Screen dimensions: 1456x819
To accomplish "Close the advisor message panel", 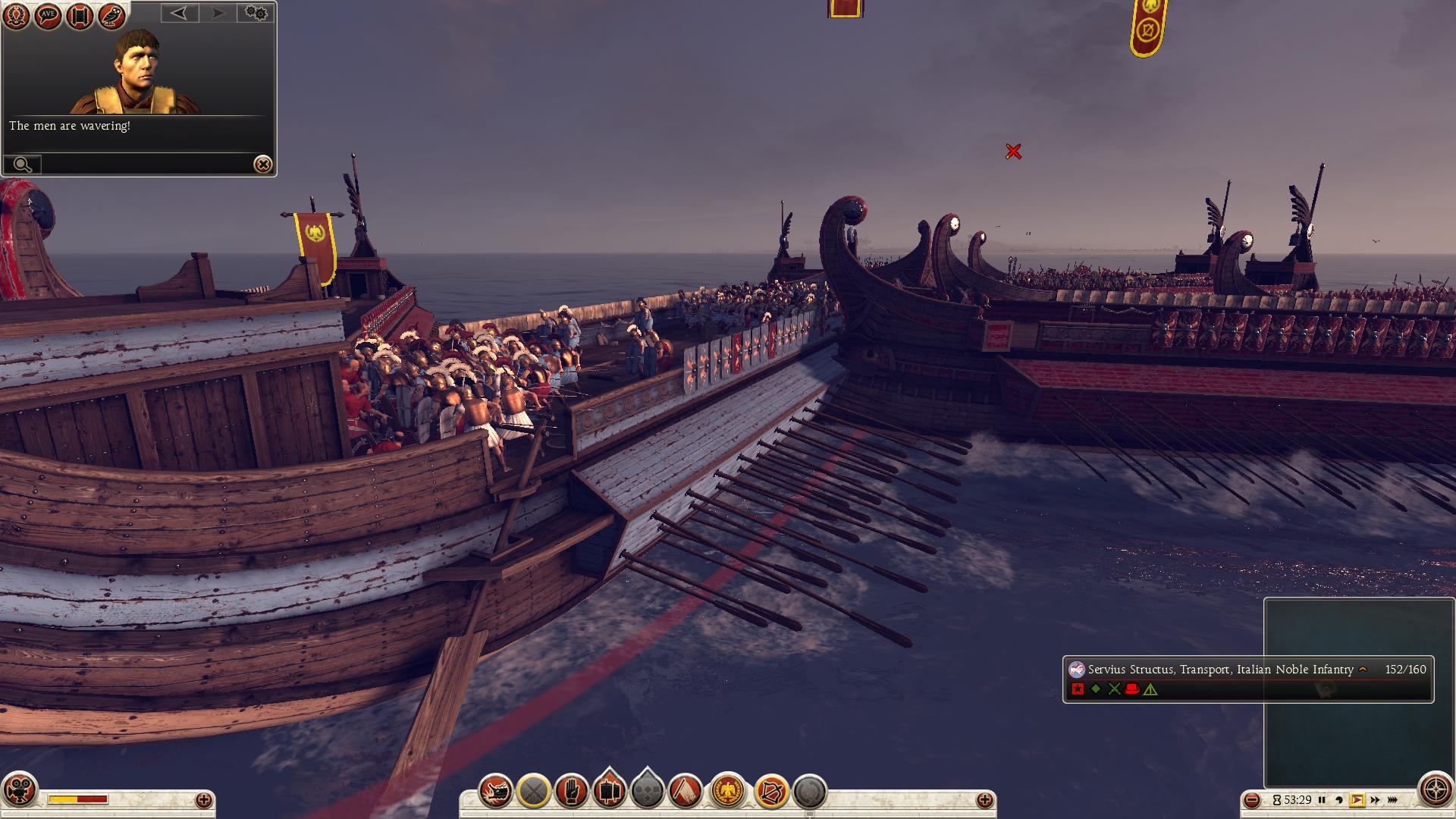I will (x=262, y=165).
